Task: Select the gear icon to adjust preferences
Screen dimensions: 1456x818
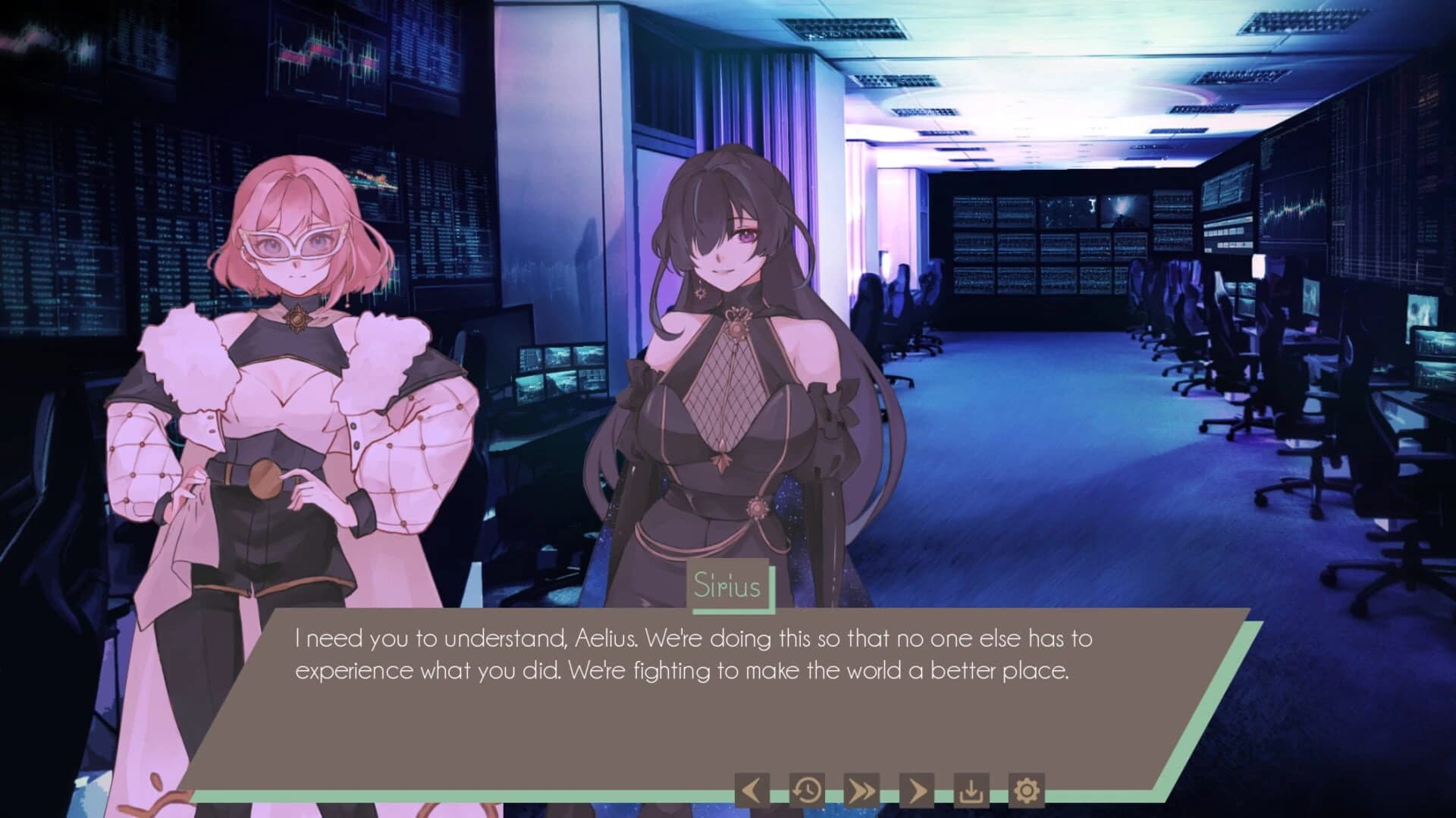Action: (x=1026, y=790)
